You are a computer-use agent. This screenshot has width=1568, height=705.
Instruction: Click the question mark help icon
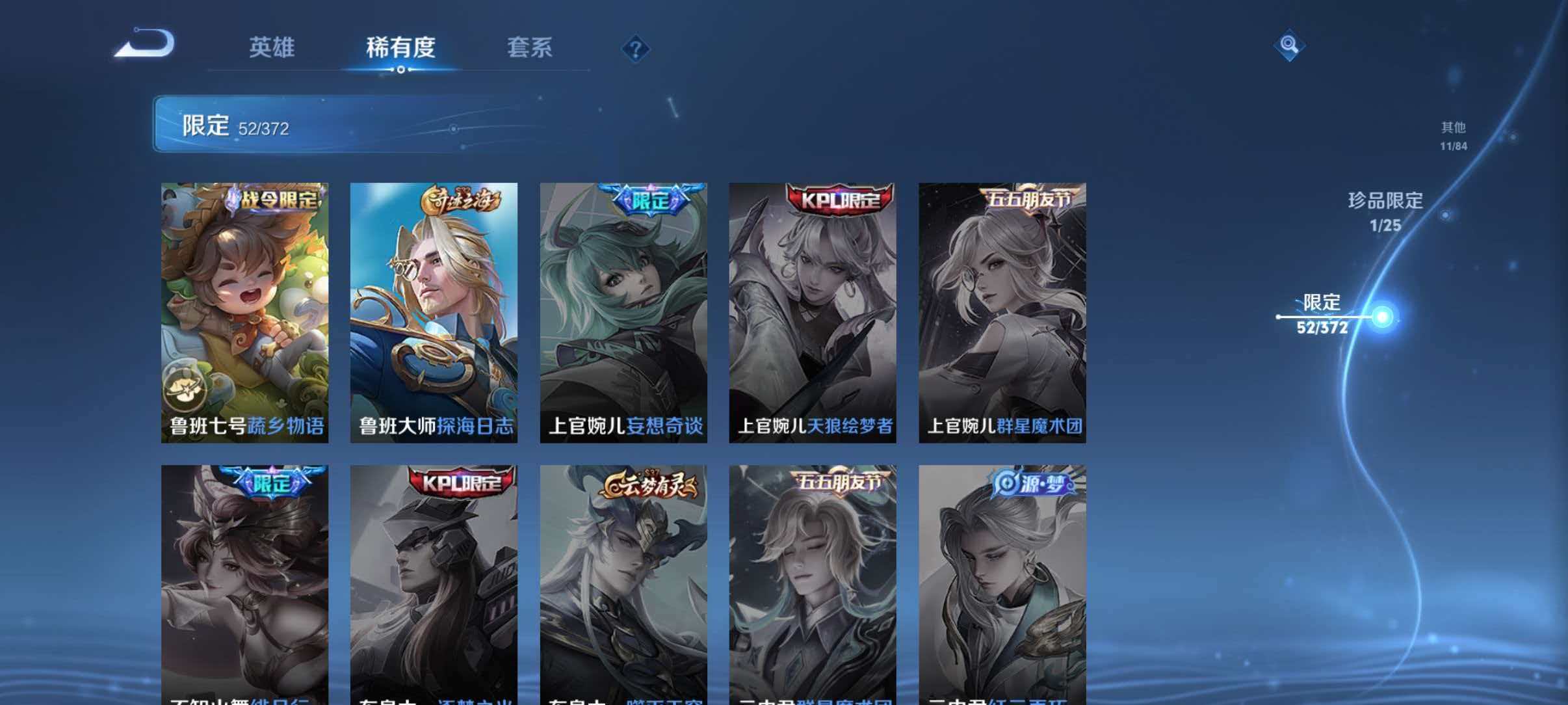tap(635, 49)
